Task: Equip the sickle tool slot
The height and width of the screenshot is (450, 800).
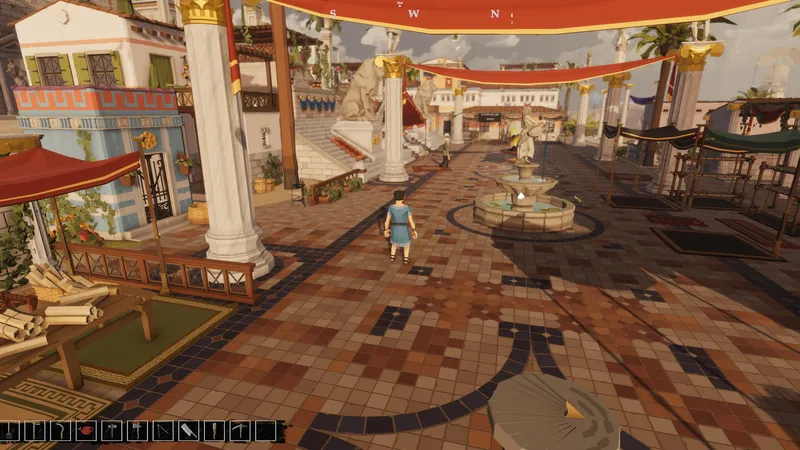Action: coord(60,431)
